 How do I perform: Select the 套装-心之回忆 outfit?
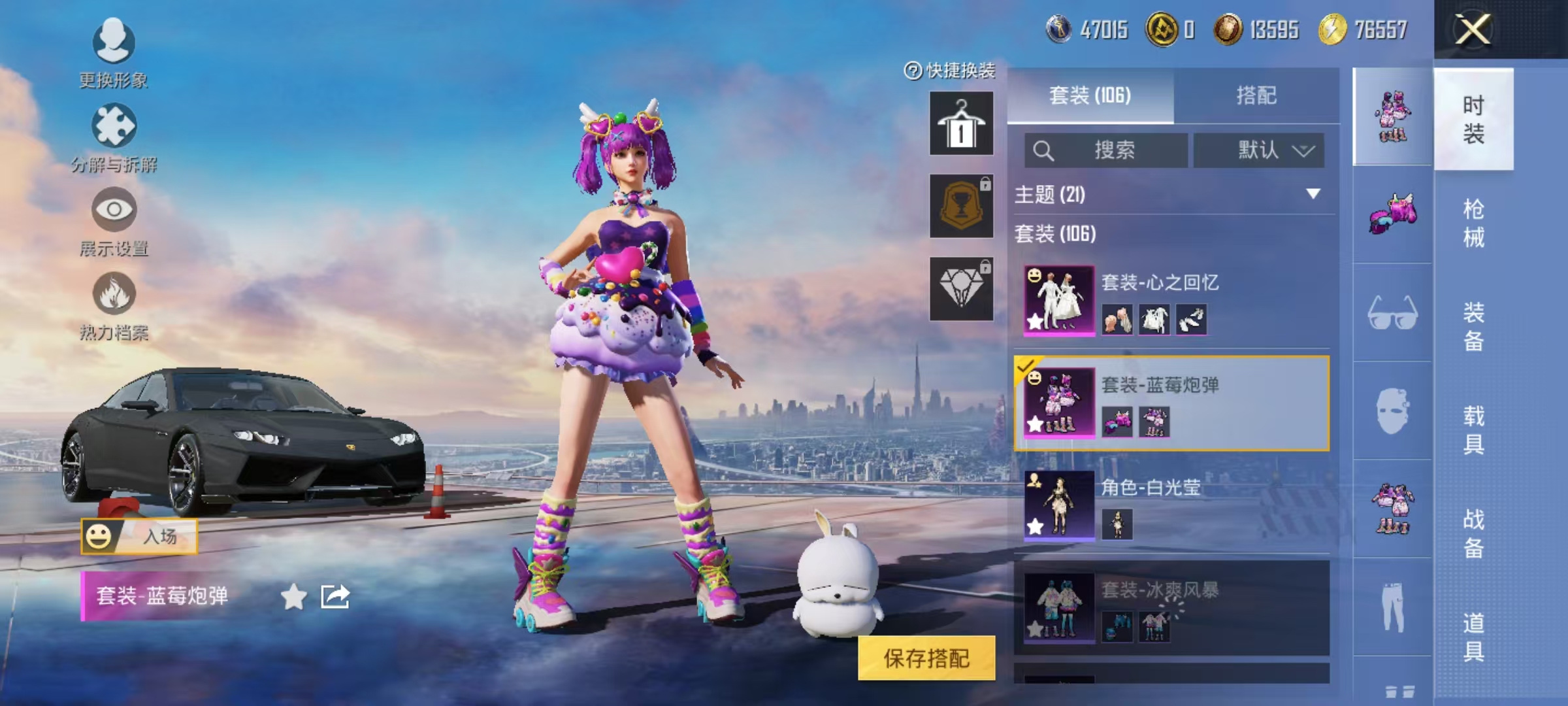(1171, 301)
